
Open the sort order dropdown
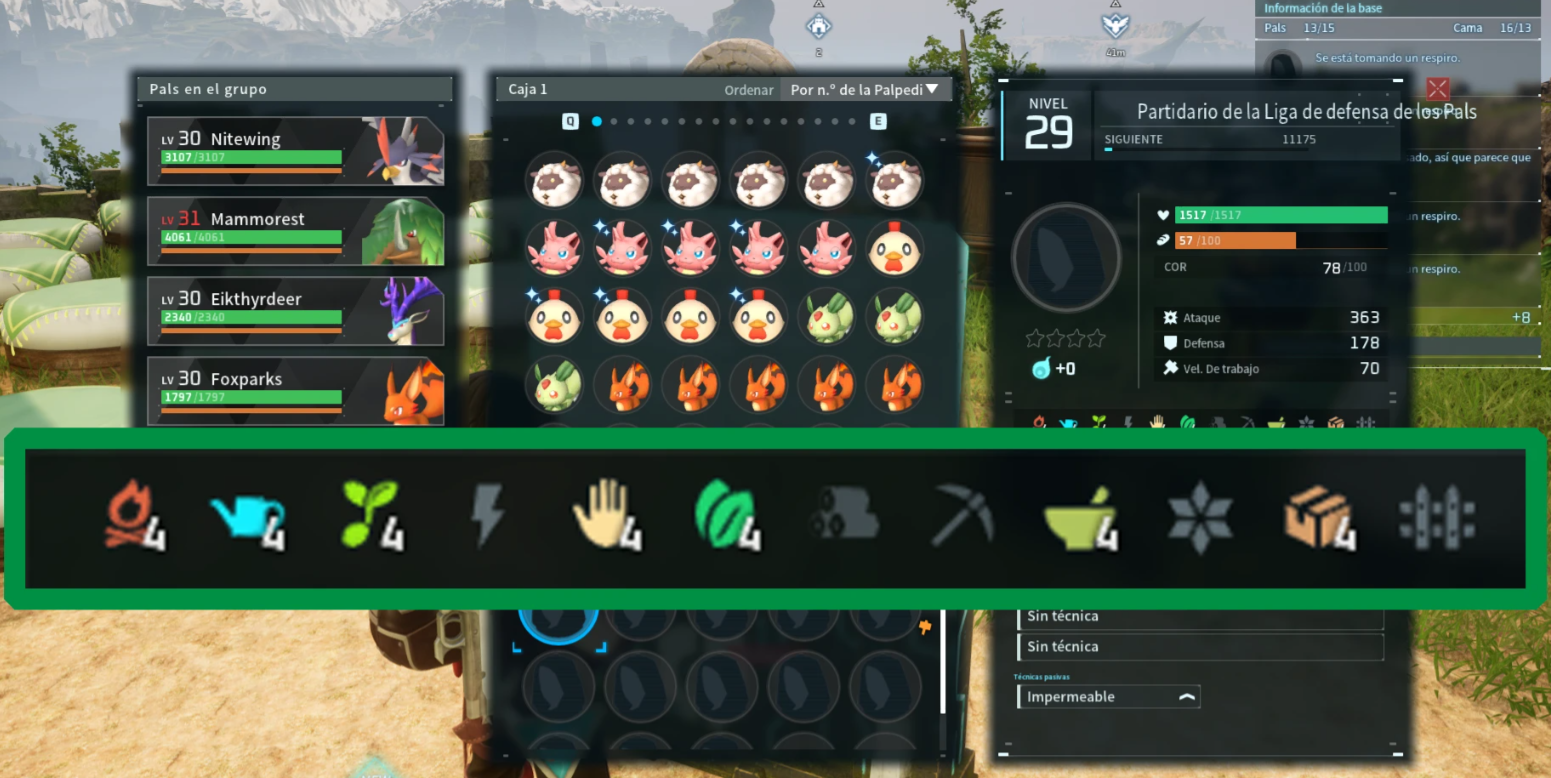(864, 89)
